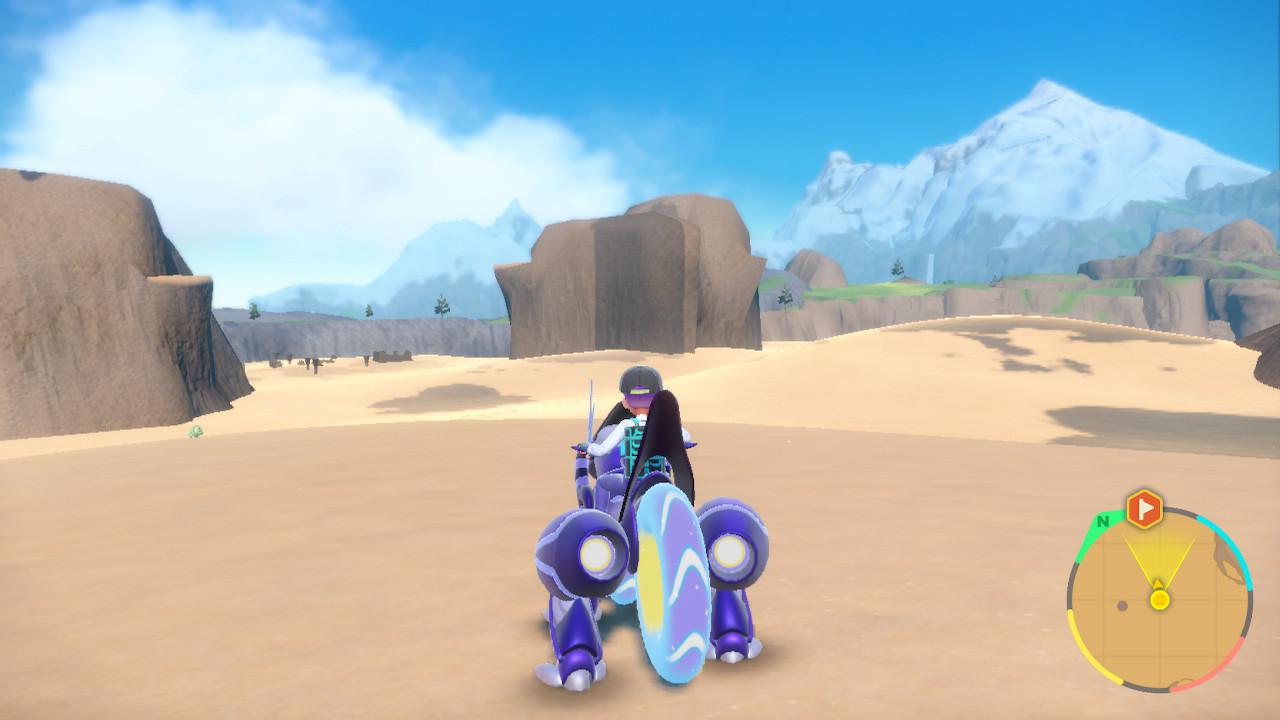Click the gray dot point of interest on the minimap
The width and height of the screenshot is (1280, 720).
pos(1122,606)
